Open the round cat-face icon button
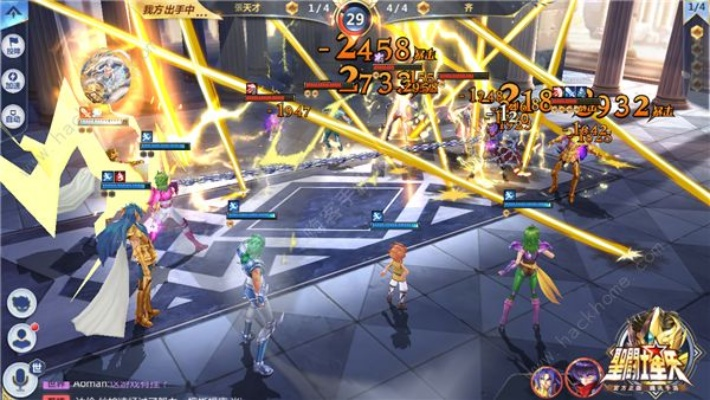The height and width of the screenshot is (400, 710). coord(21,303)
